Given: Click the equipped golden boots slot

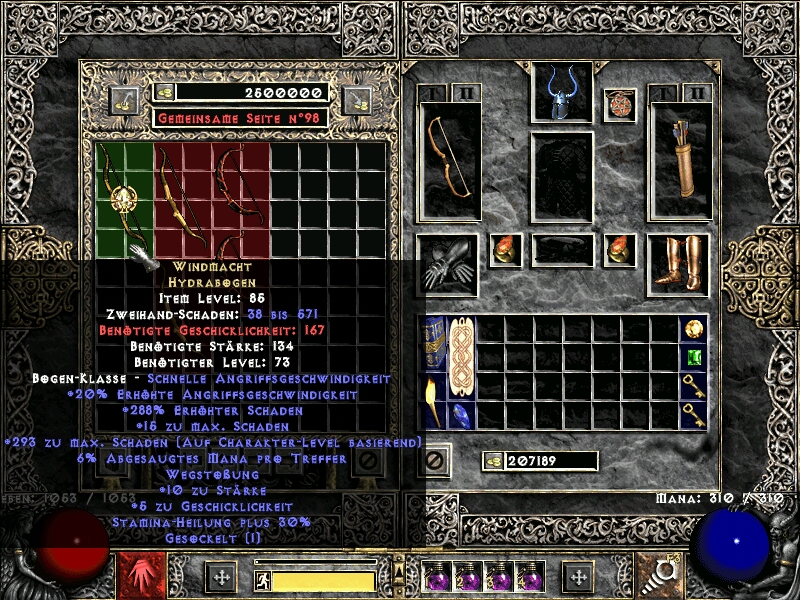Looking at the screenshot, I should point(680,265).
